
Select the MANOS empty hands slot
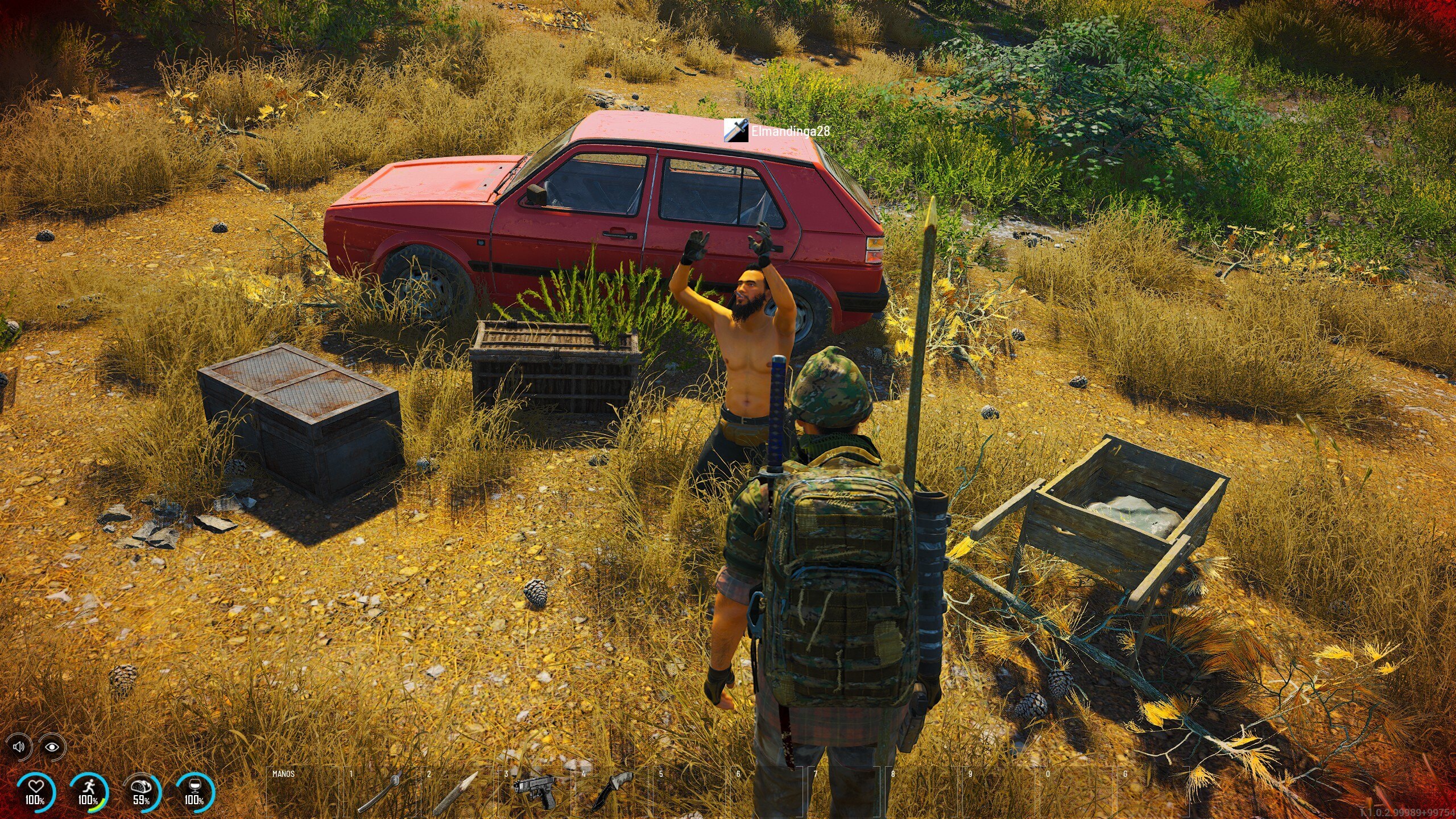point(301,793)
